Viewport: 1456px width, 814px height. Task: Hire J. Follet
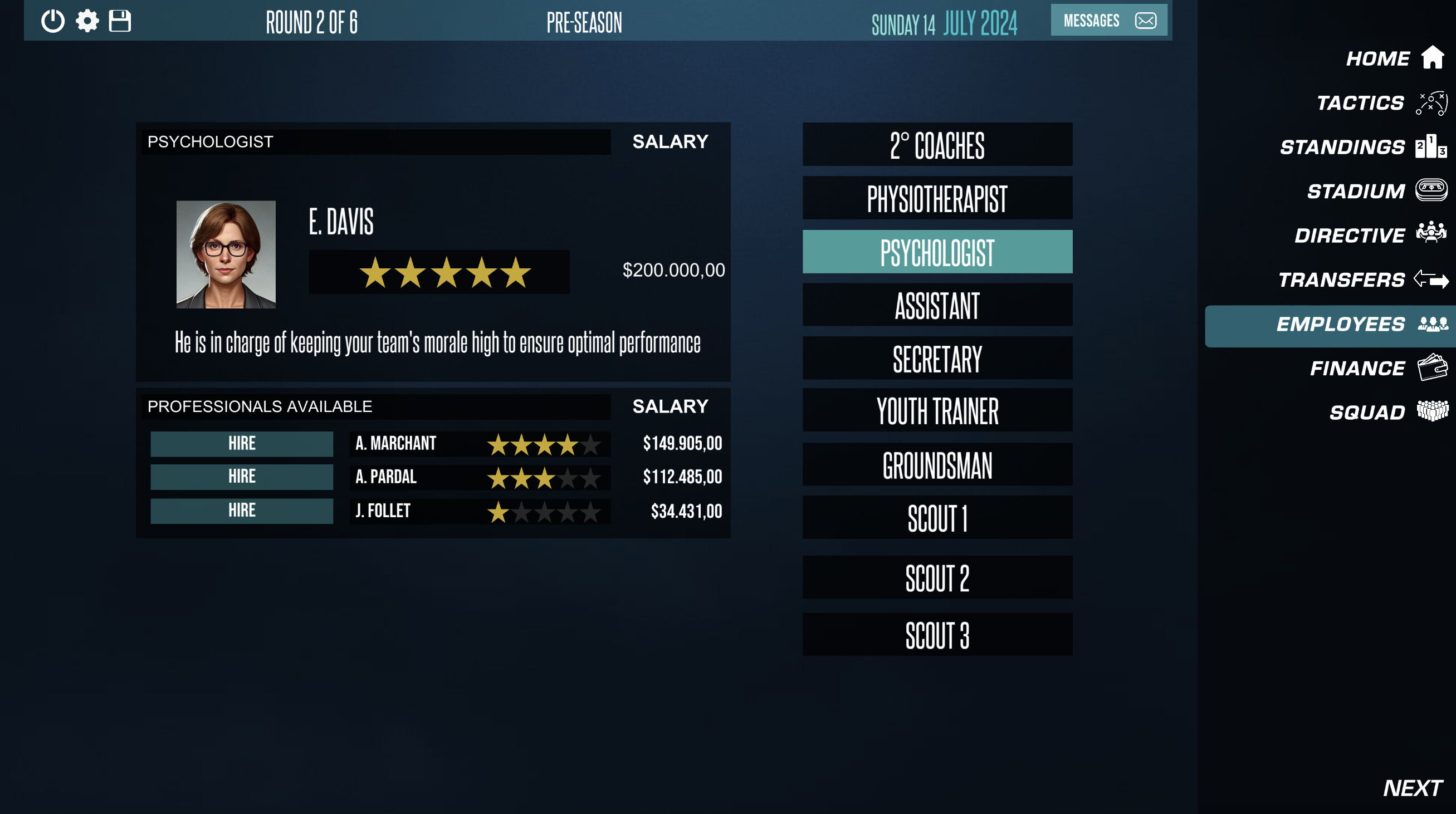[241, 510]
